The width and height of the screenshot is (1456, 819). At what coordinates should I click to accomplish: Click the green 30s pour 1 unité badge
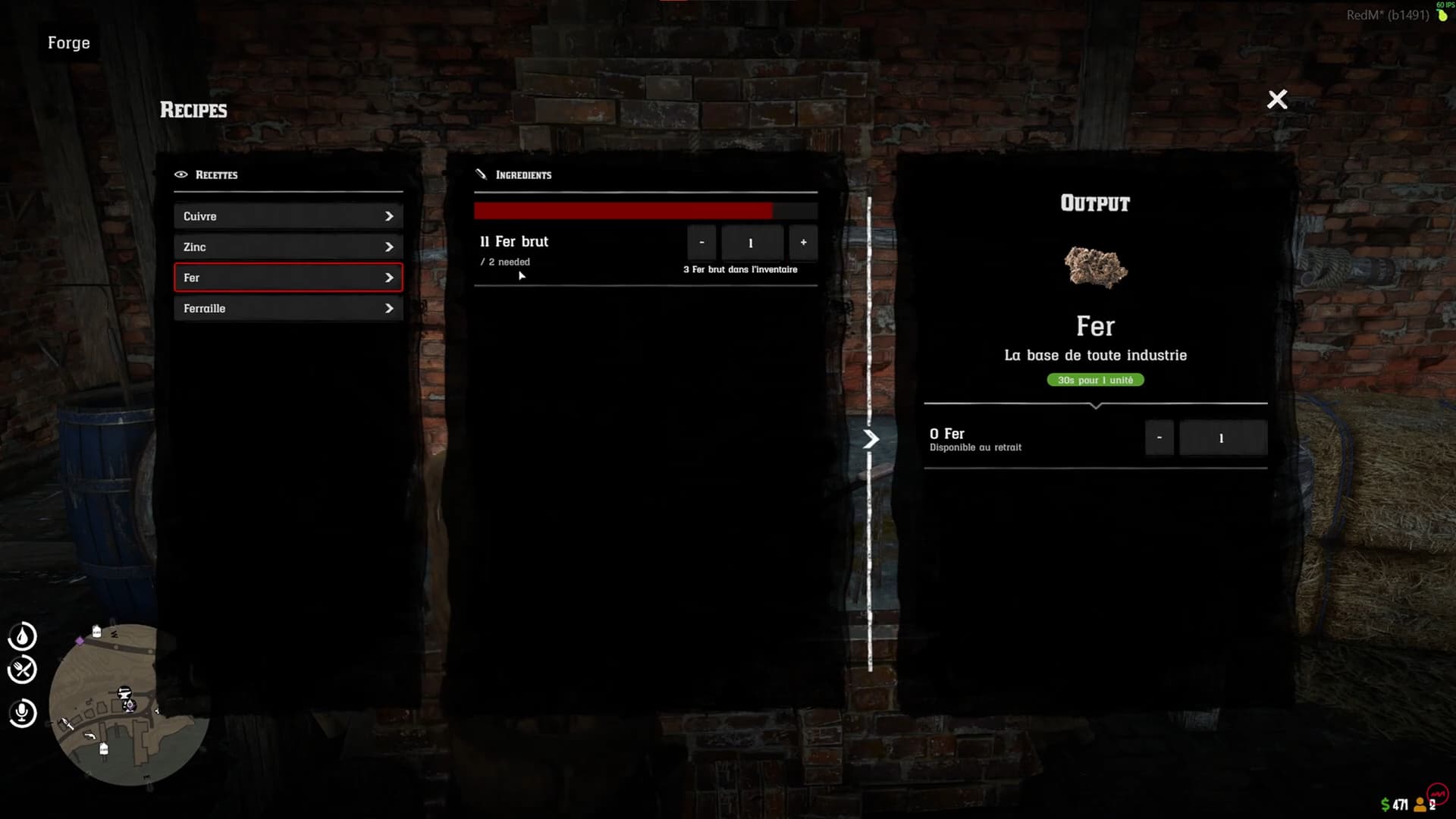click(1094, 379)
